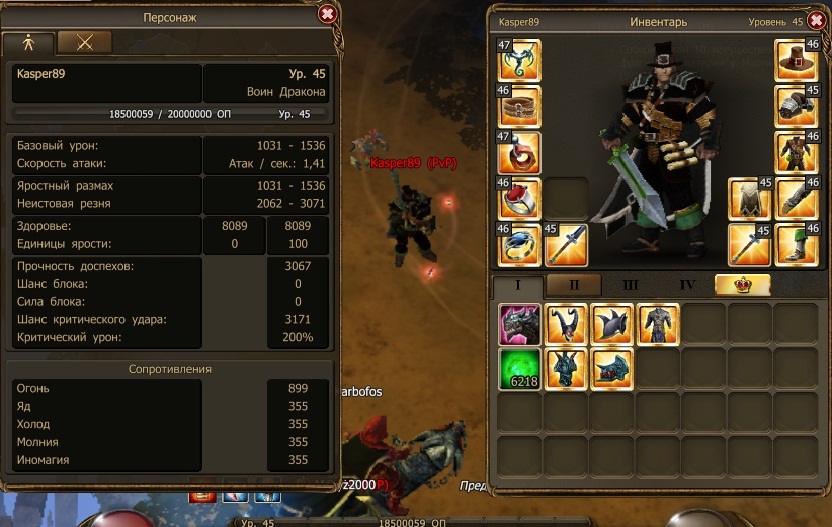Select the green orb stack of 6218
This screenshot has height=527, width=832.
coord(519,368)
